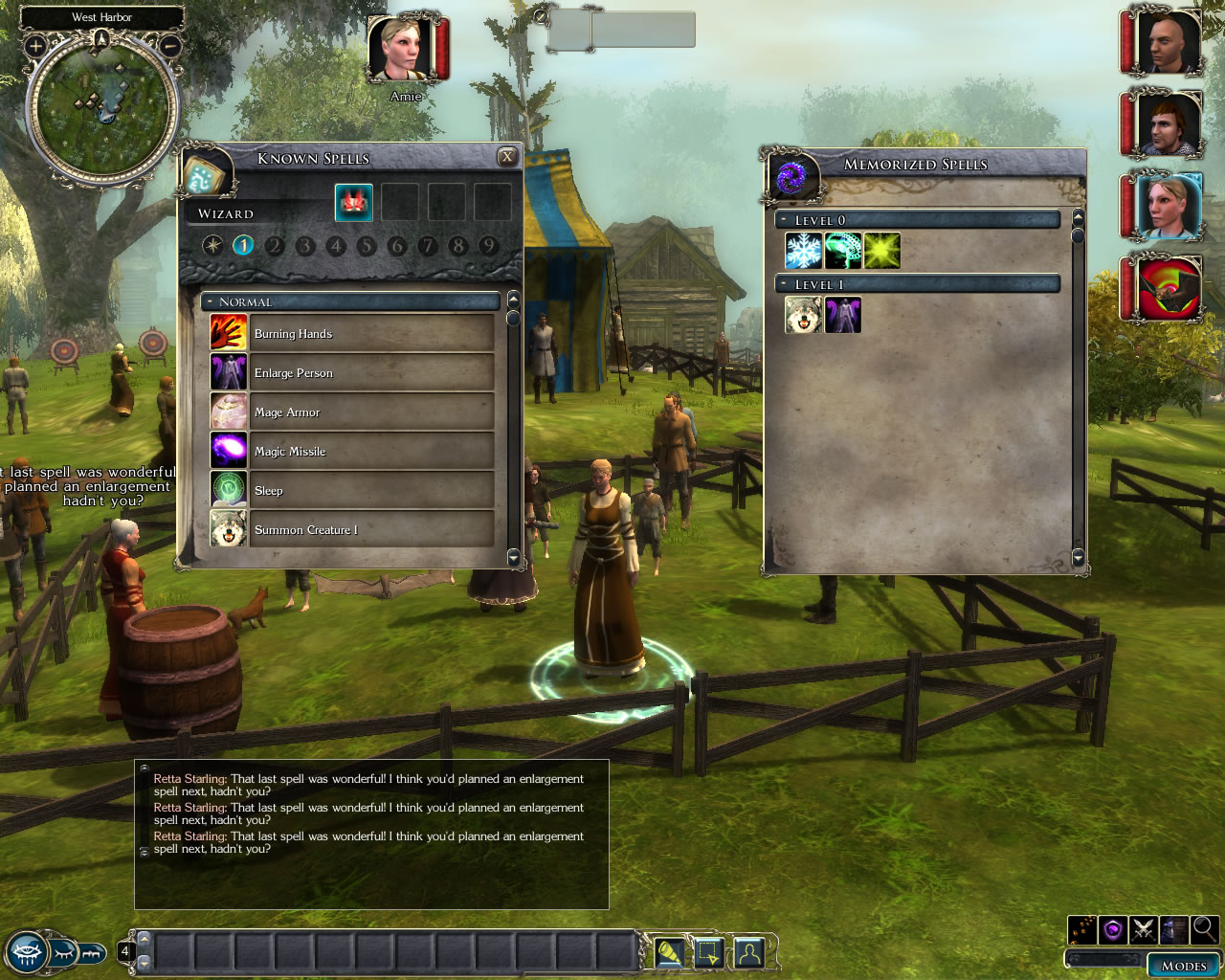Close the Known Spells window
Image resolution: width=1225 pixels, height=980 pixels.
point(507,157)
